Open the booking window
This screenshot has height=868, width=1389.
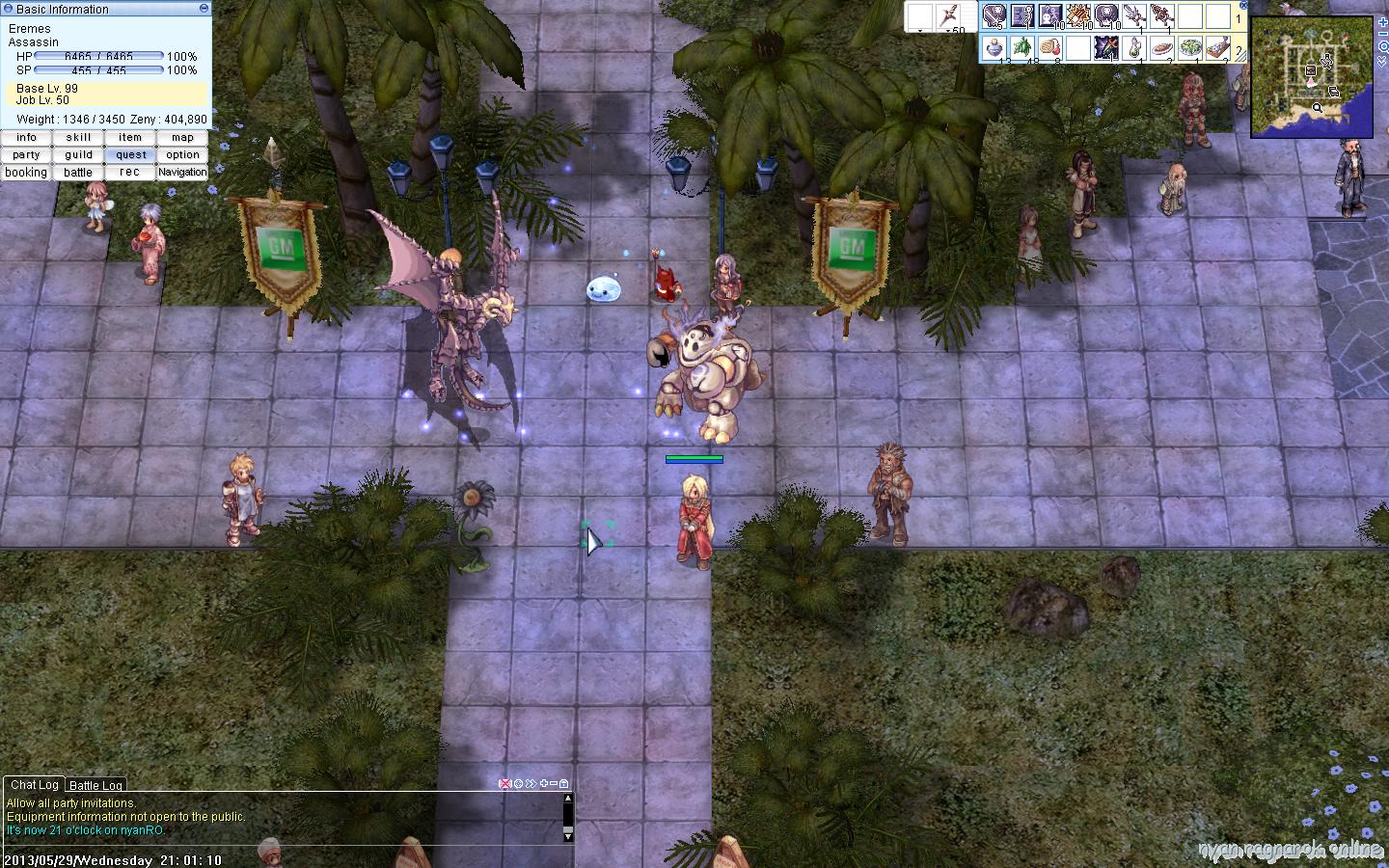[26, 173]
